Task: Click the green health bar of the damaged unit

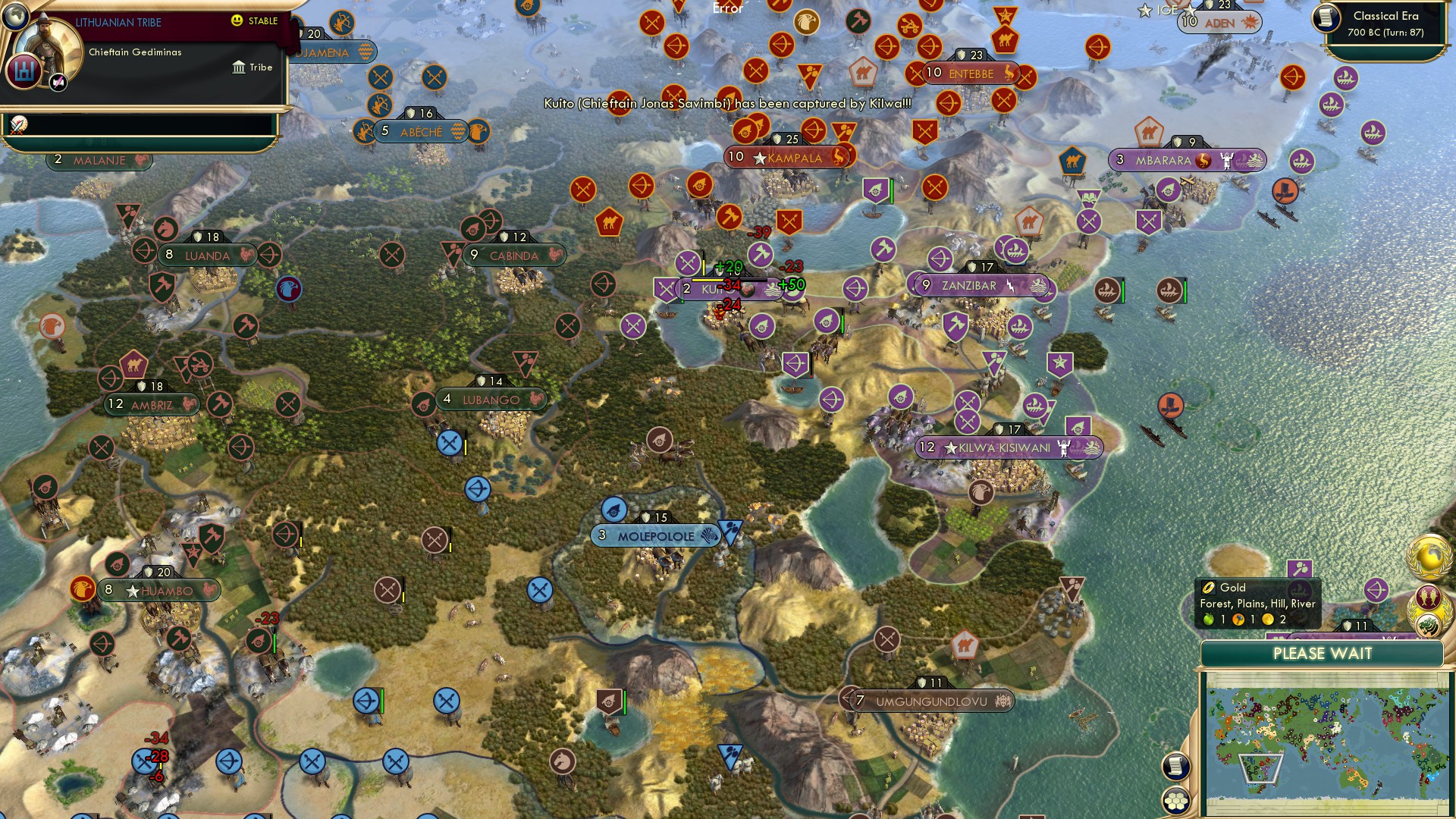Action: point(842,322)
